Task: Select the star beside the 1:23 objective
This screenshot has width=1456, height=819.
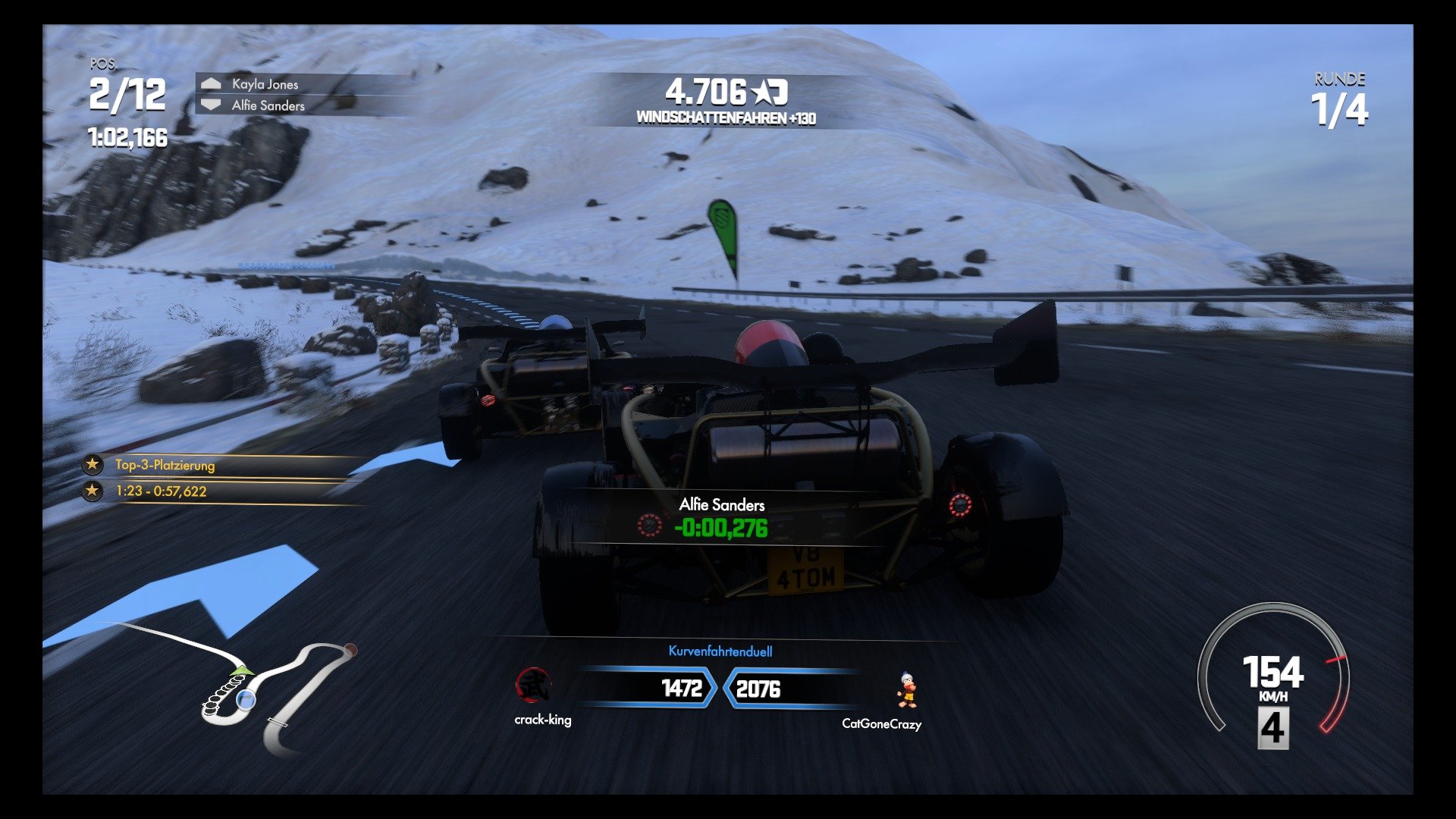Action: [x=91, y=491]
